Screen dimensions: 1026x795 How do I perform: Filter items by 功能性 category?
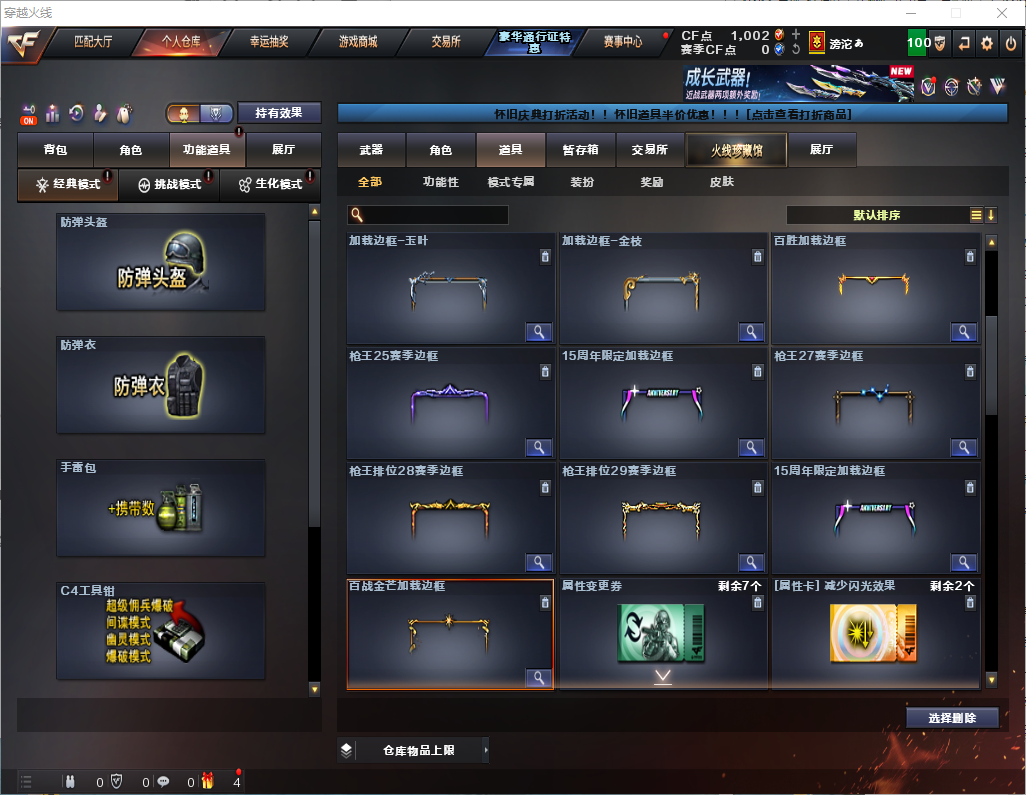tap(440, 182)
